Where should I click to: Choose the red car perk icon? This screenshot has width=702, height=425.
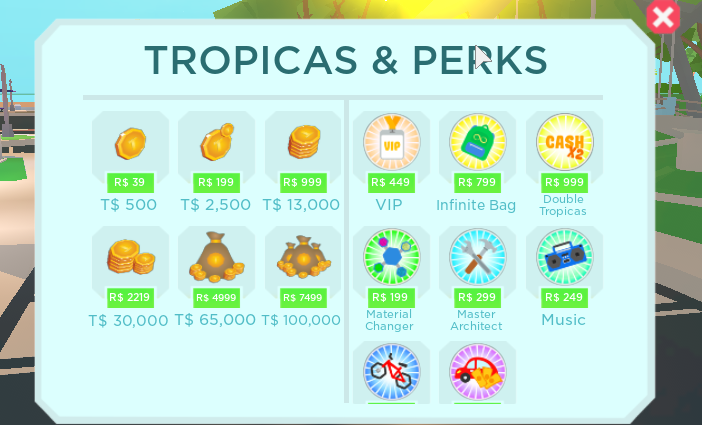(x=477, y=372)
